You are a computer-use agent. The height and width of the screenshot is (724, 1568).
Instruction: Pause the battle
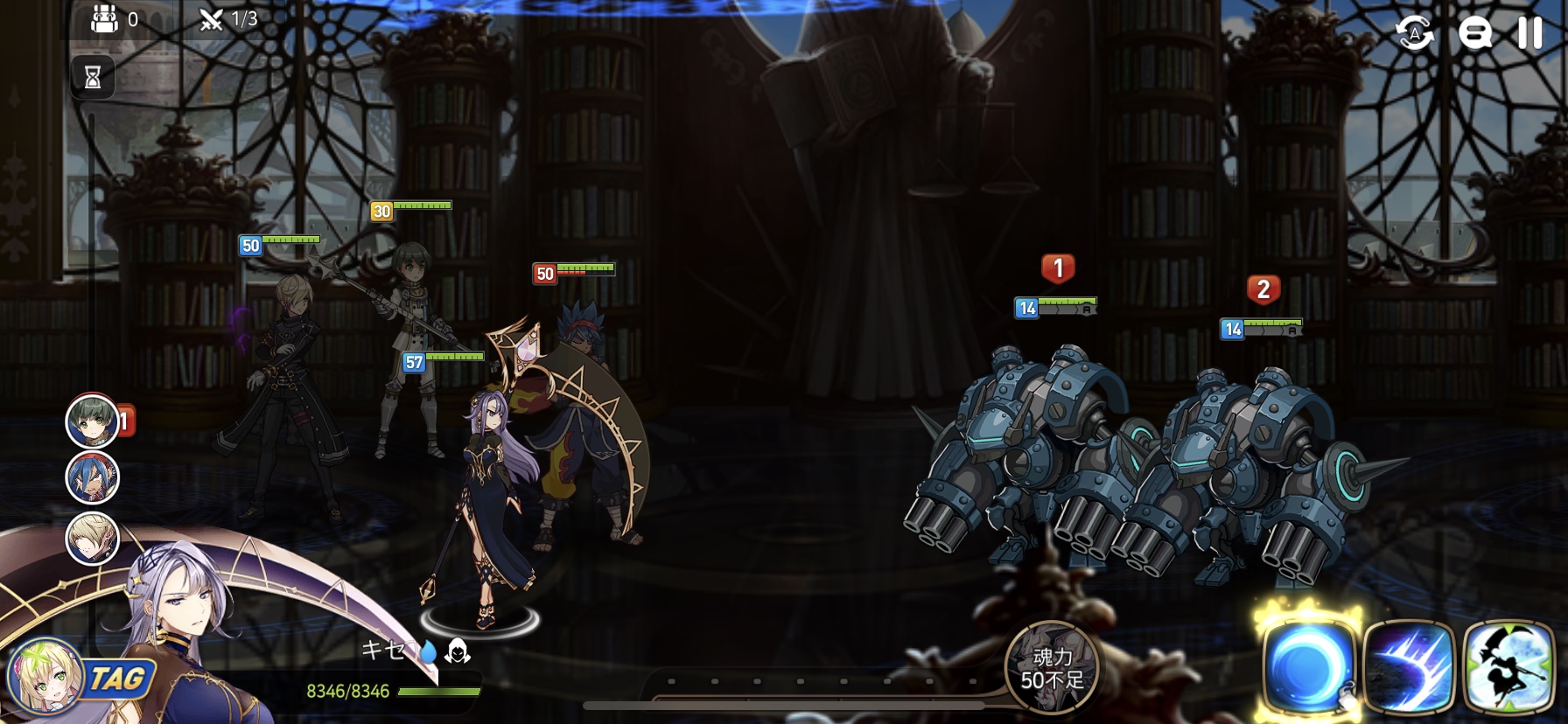pos(1529,33)
